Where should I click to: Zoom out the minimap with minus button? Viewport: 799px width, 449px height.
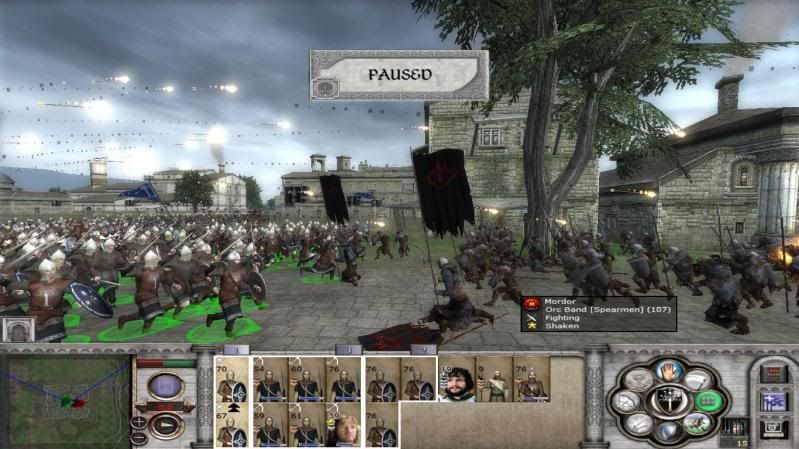140,438
